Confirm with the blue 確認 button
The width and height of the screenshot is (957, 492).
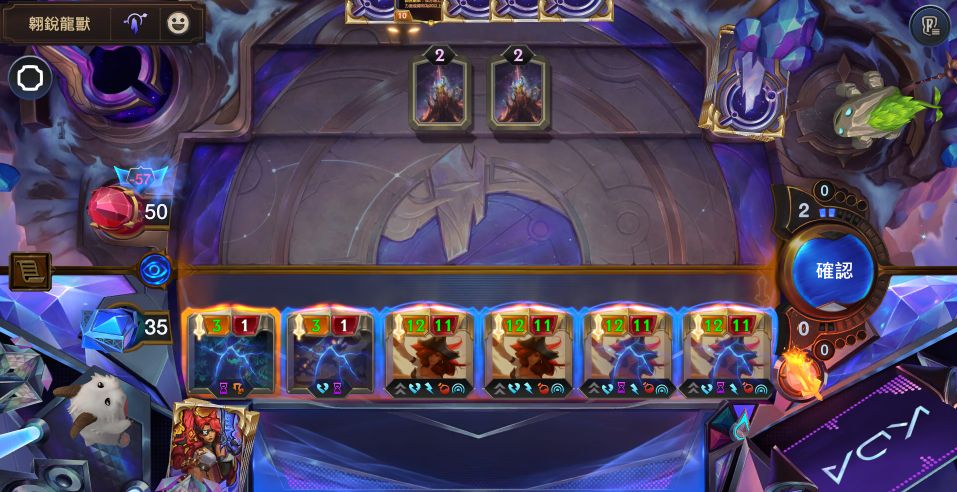click(832, 271)
